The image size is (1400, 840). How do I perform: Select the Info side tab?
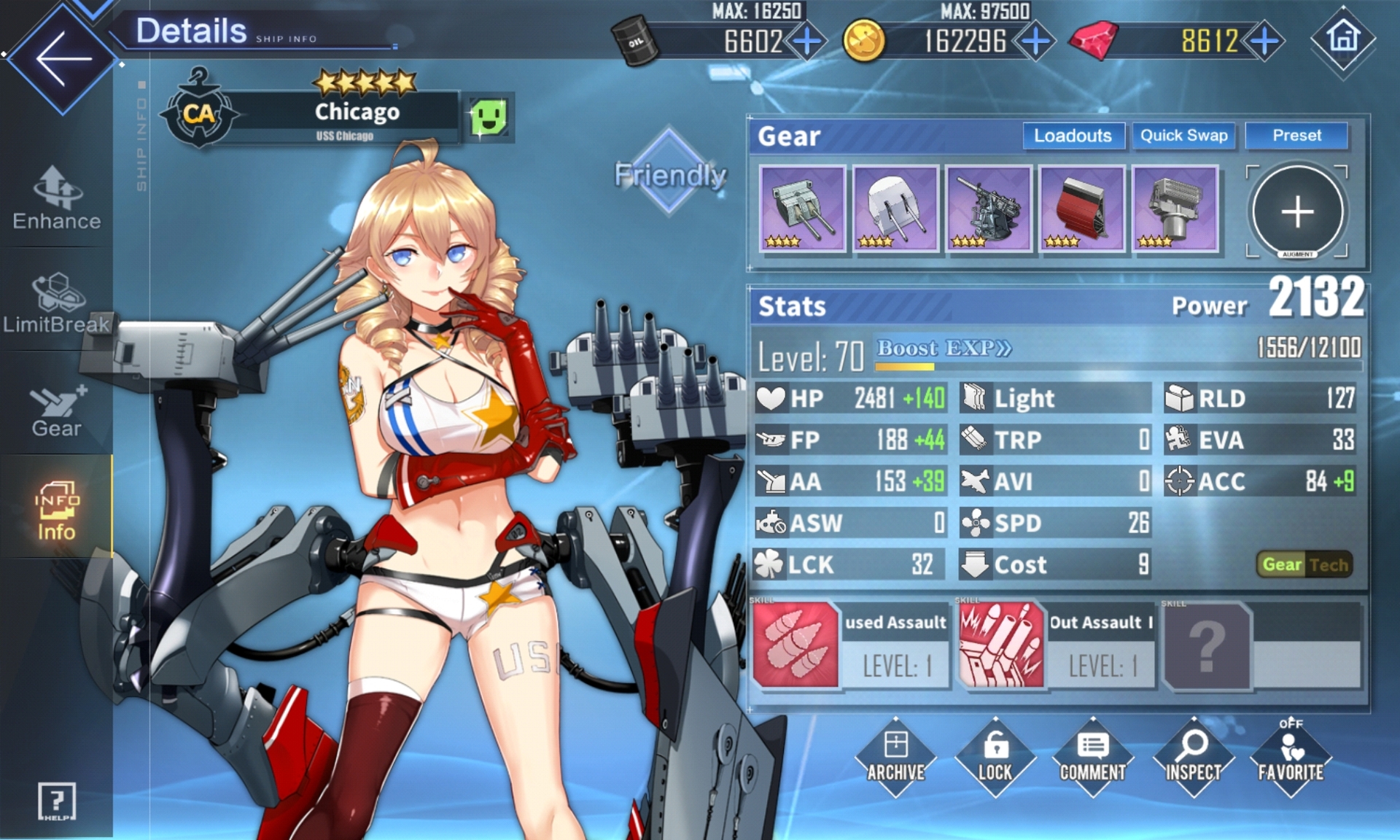(x=57, y=510)
